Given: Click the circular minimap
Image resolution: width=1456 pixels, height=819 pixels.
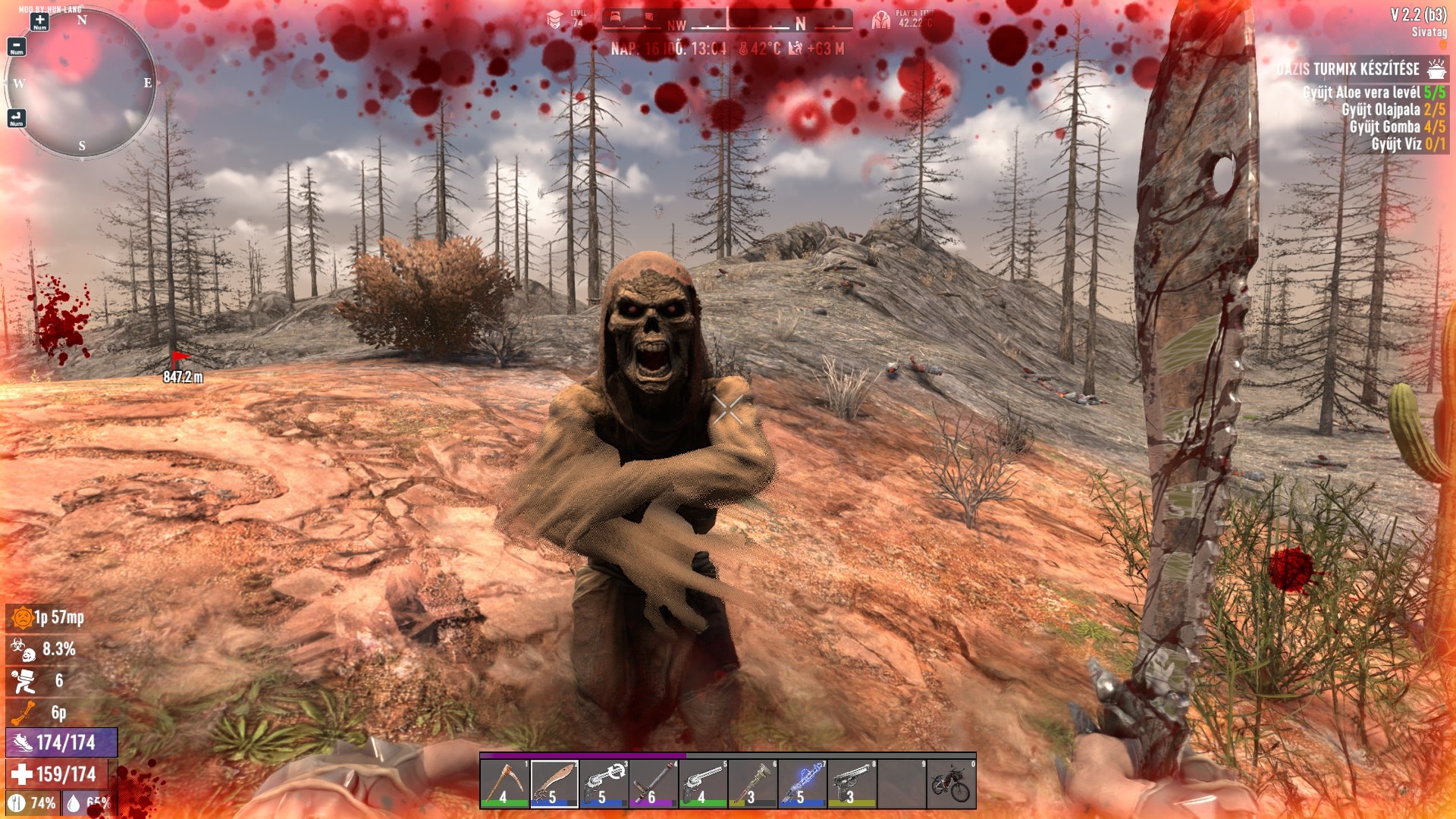Looking at the screenshot, I should coord(82,83).
